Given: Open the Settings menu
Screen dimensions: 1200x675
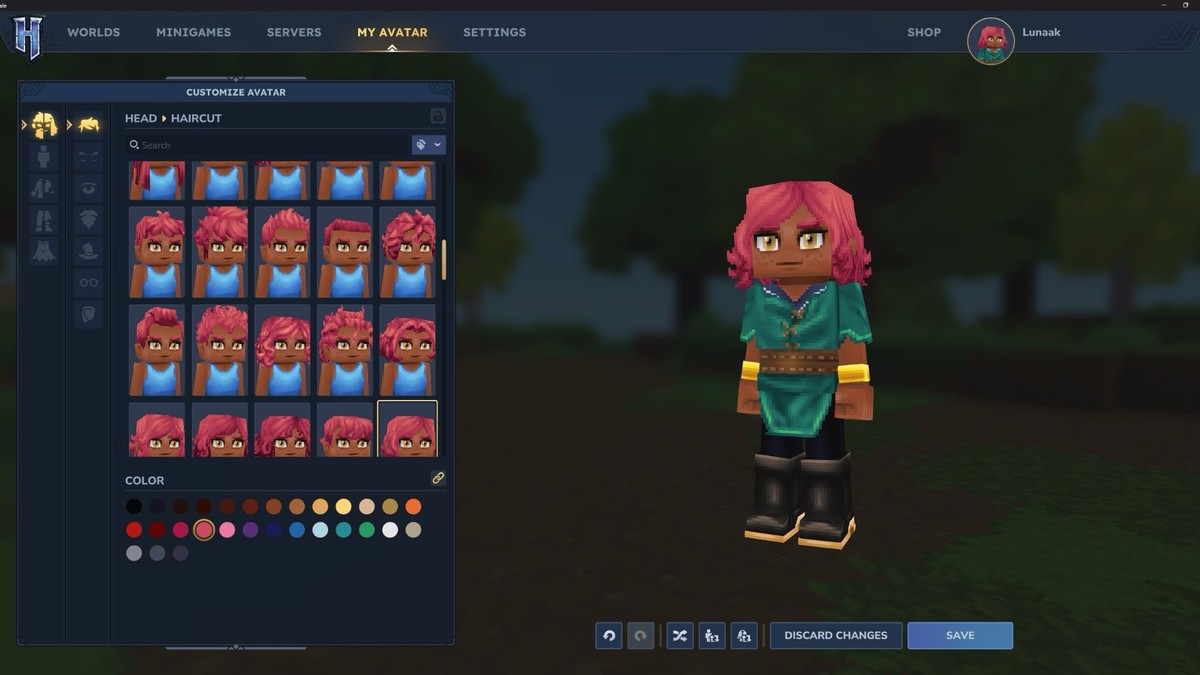Looking at the screenshot, I should [494, 32].
